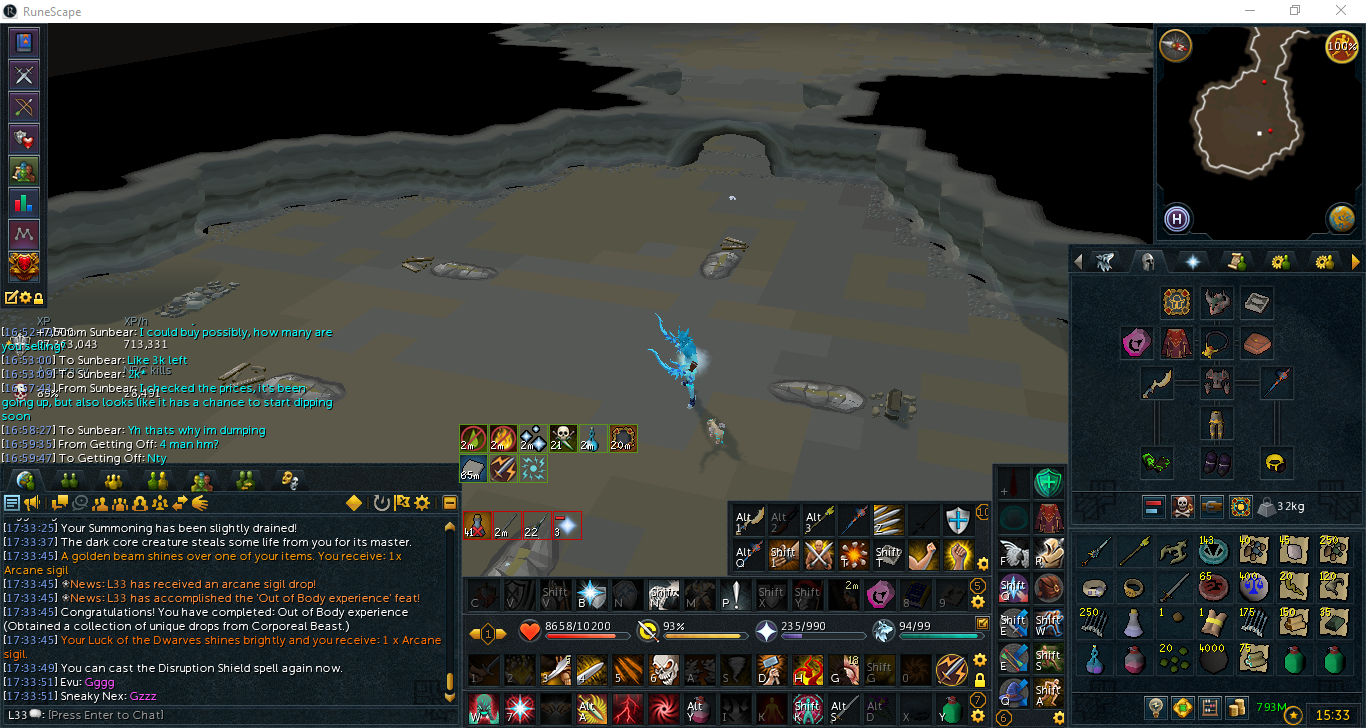Lock the action bar with its padlock icon

[979, 680]
